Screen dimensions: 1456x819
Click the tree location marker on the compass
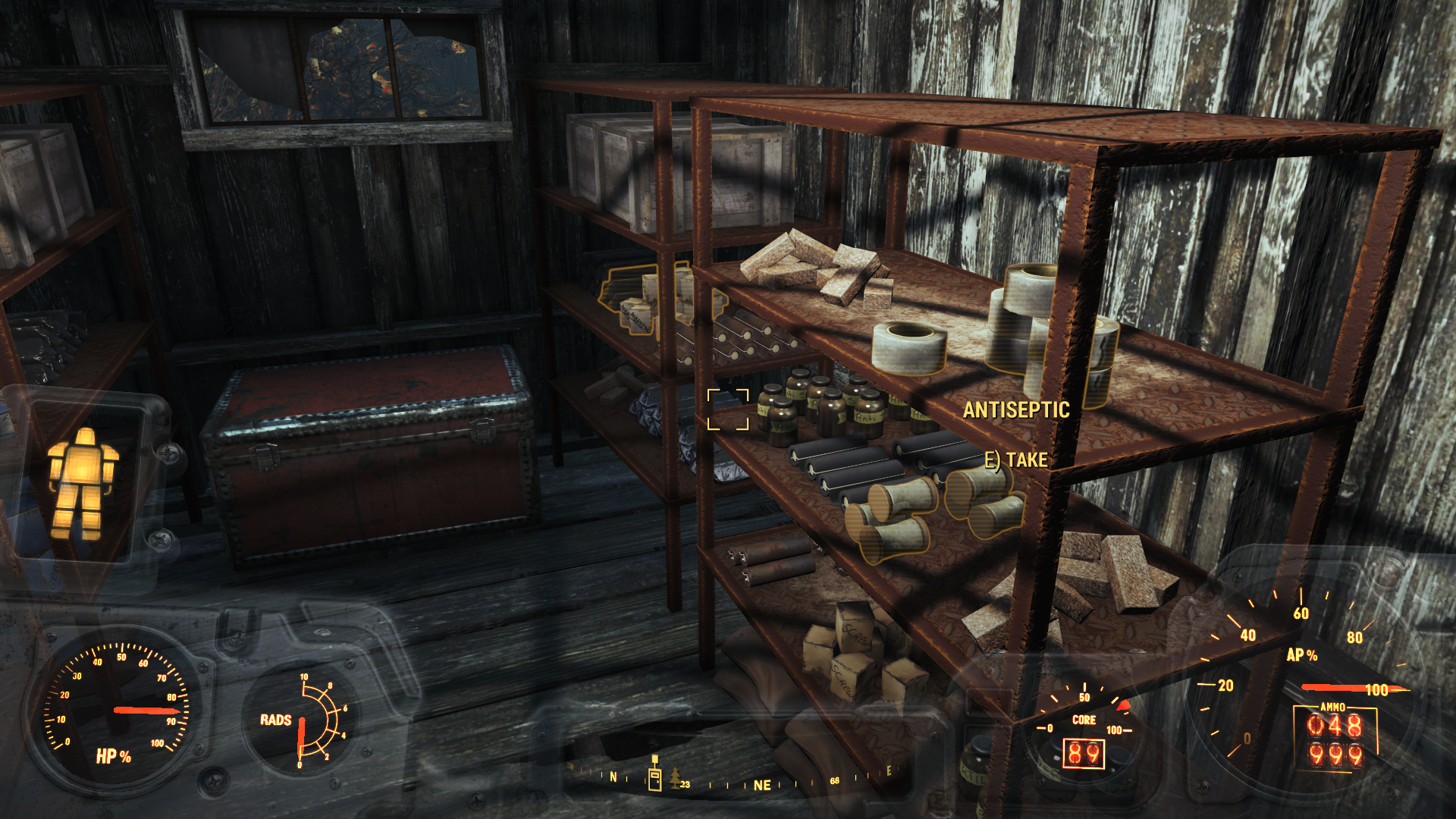[674, 779]
